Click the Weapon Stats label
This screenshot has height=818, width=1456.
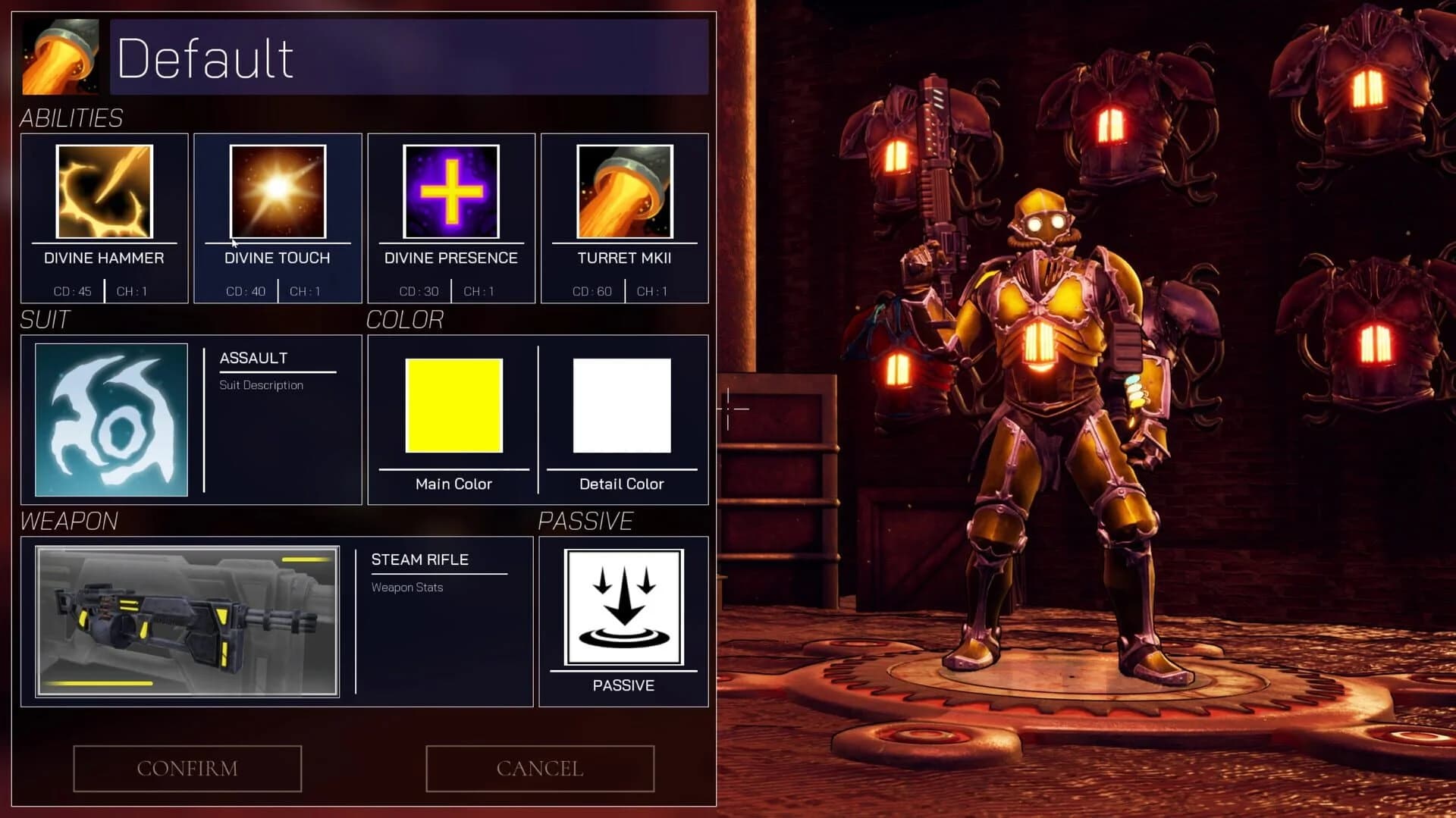coord(406,587)
